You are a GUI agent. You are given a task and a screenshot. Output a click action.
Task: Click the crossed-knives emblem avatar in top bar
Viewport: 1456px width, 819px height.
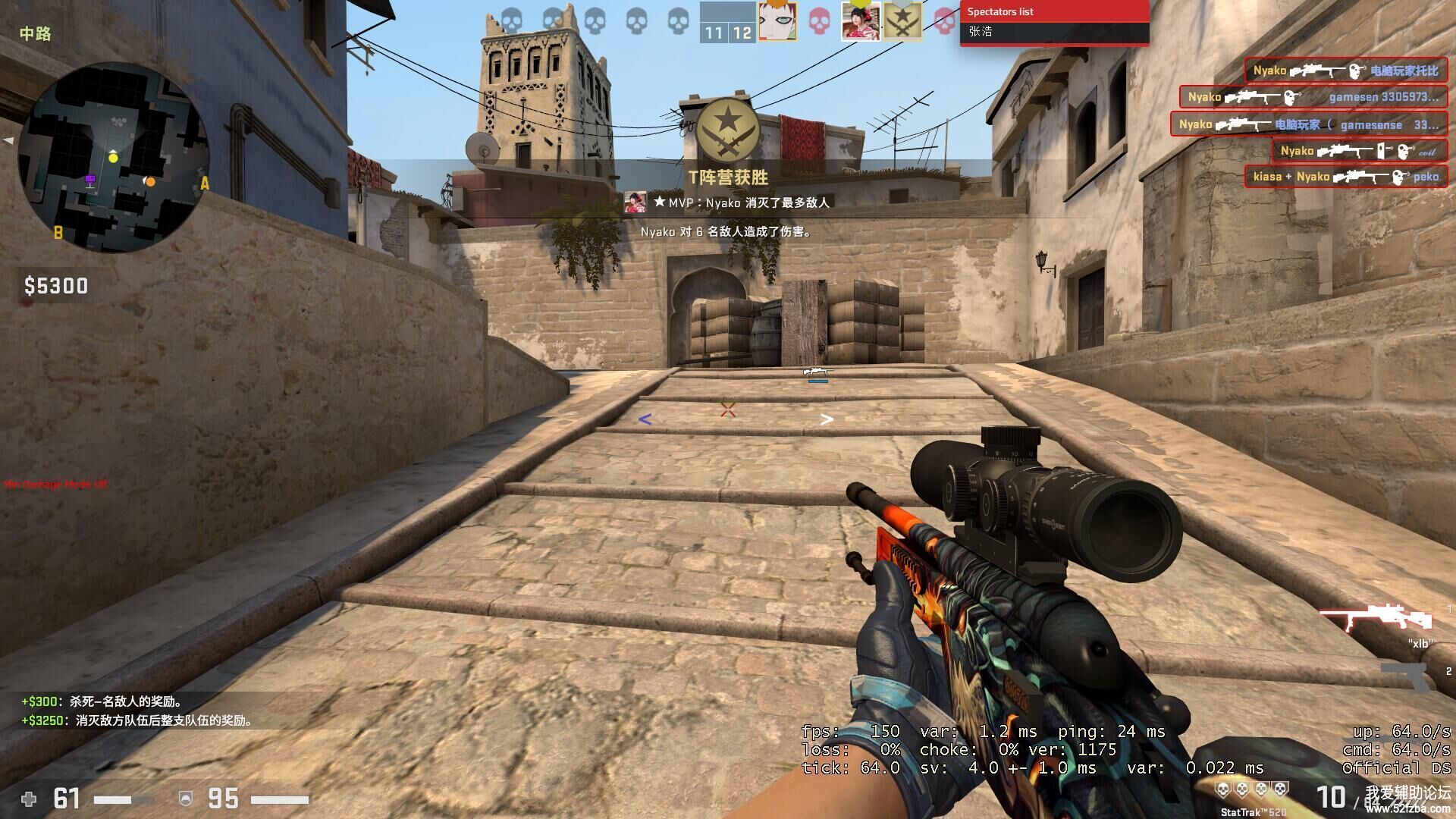pos(903,21)
